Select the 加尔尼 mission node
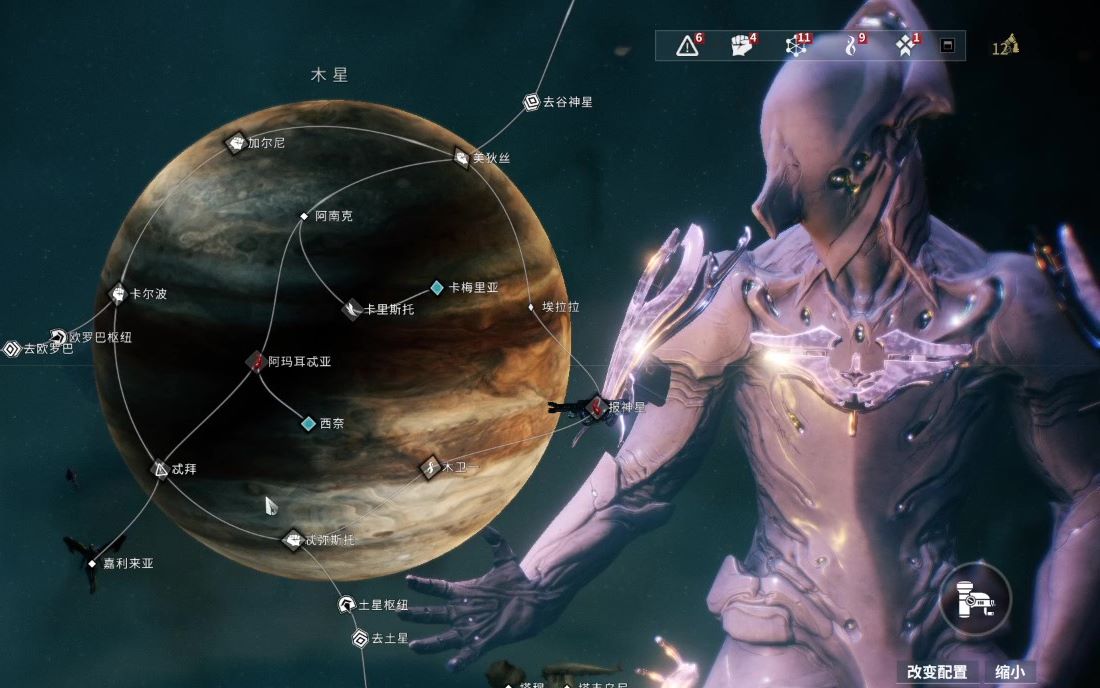This screenshot has width=1100, height=688. pyautogui.click(x=236, y=143)
